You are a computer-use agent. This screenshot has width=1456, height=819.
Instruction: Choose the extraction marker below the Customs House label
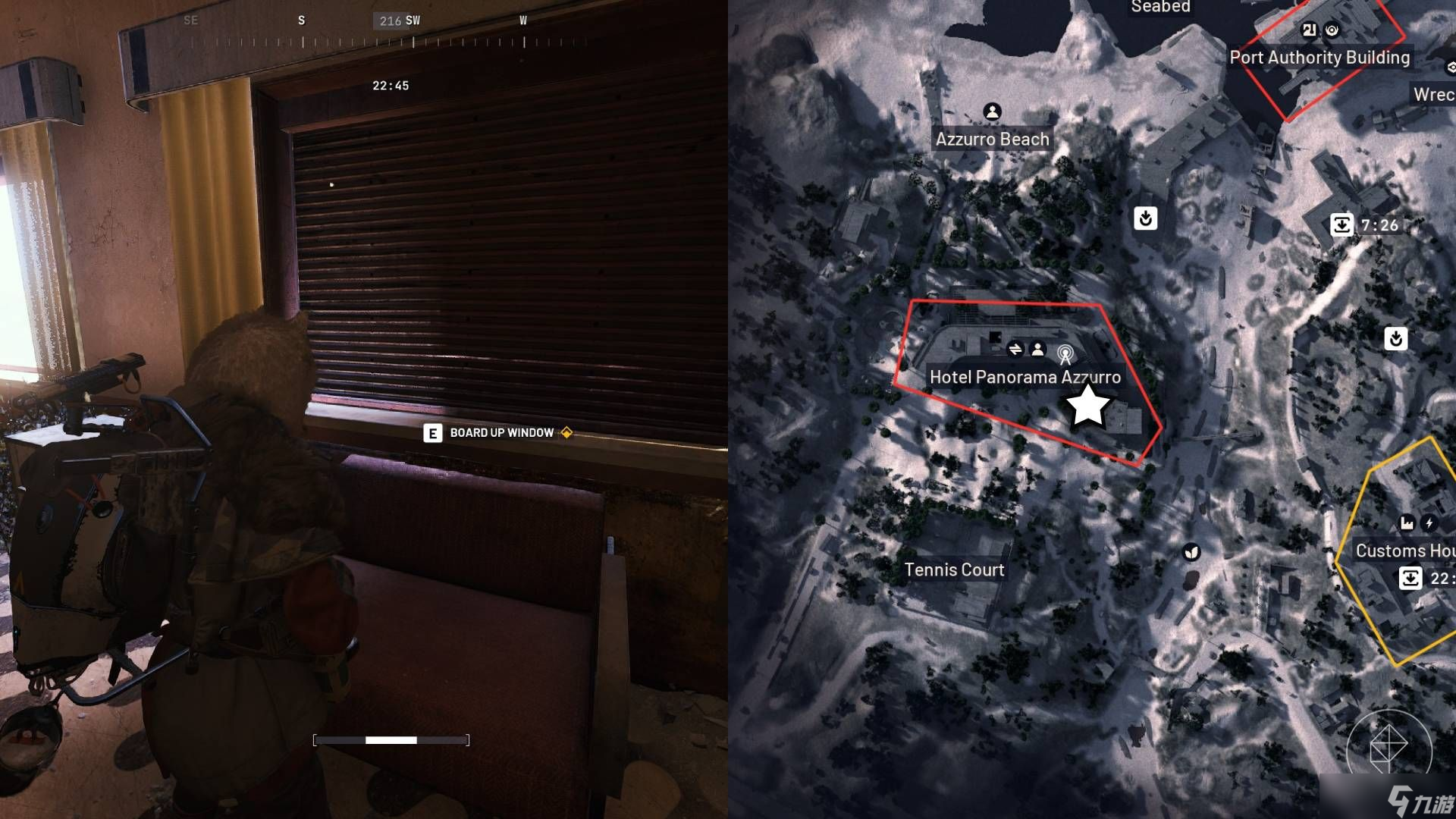pos(1410,578)
